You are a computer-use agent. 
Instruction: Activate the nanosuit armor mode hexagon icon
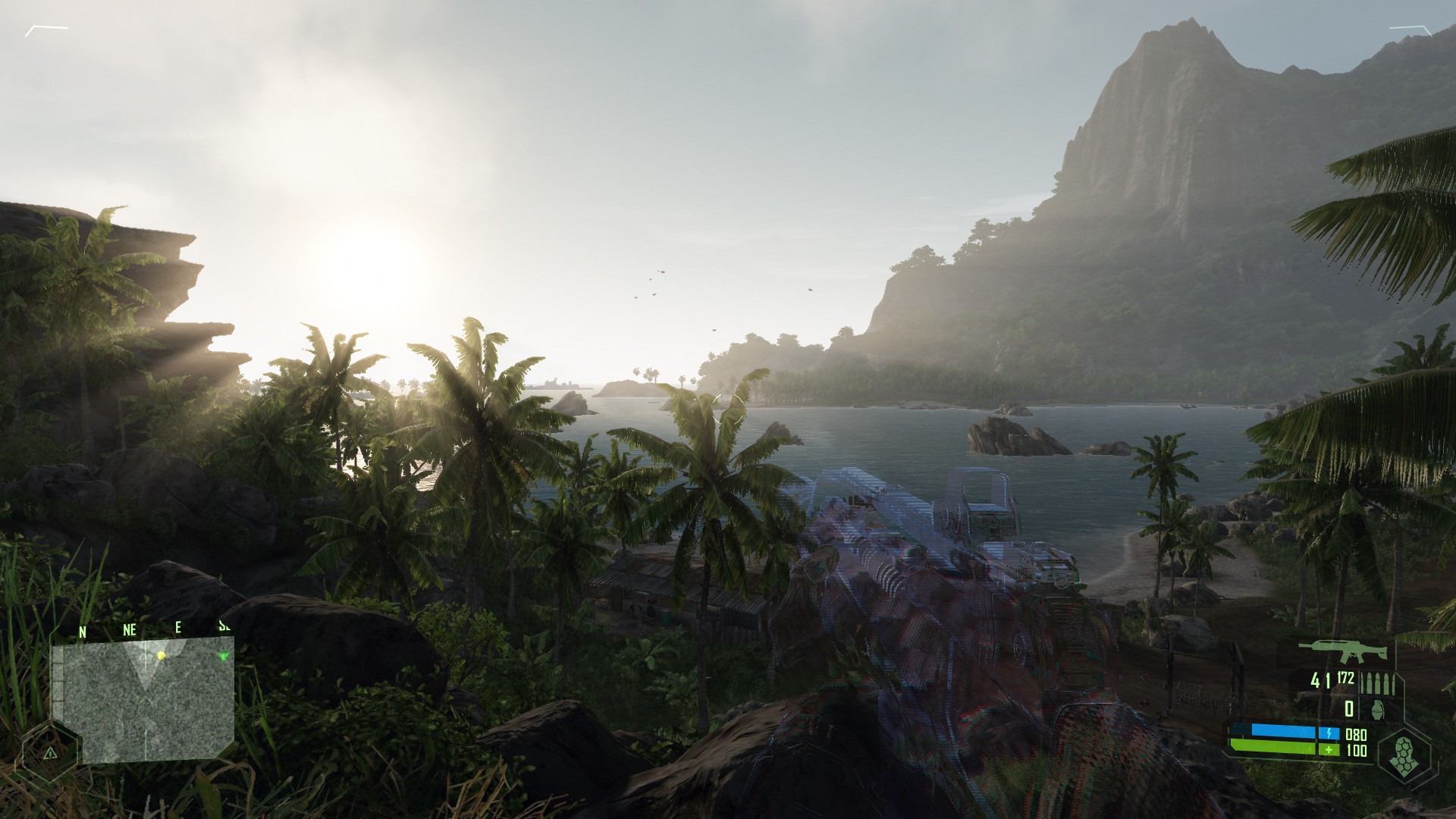pyautogui.click(x=1404, y=758)
